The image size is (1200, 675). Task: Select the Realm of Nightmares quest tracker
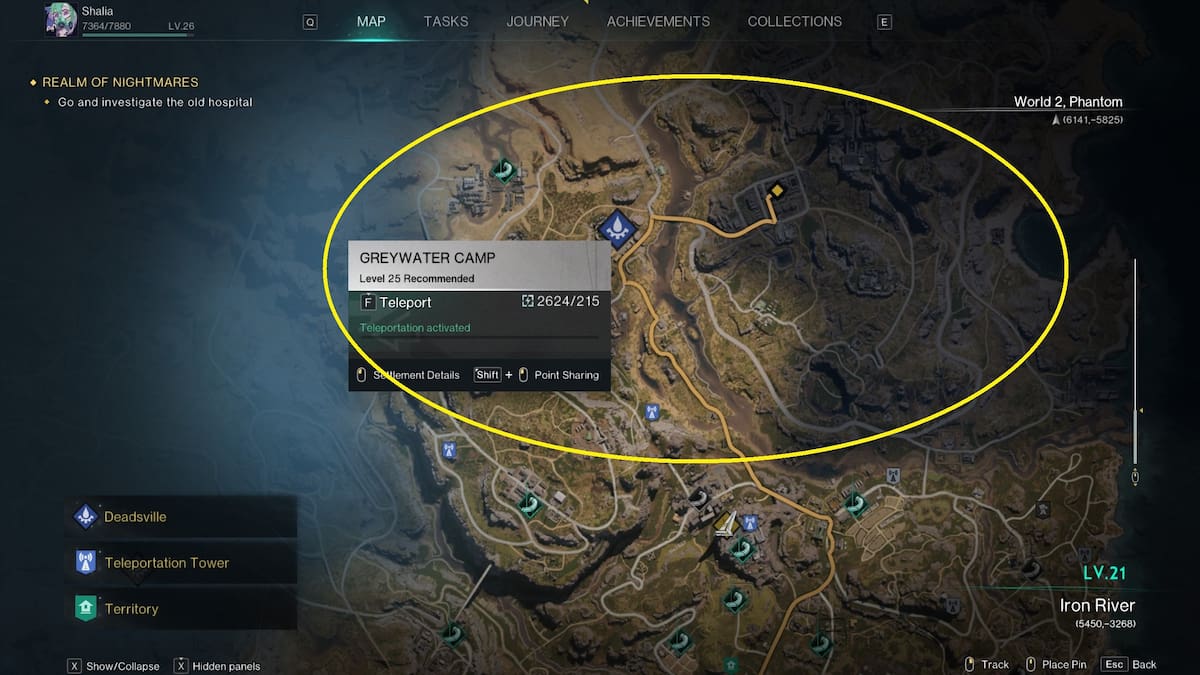tap(120, 82)
